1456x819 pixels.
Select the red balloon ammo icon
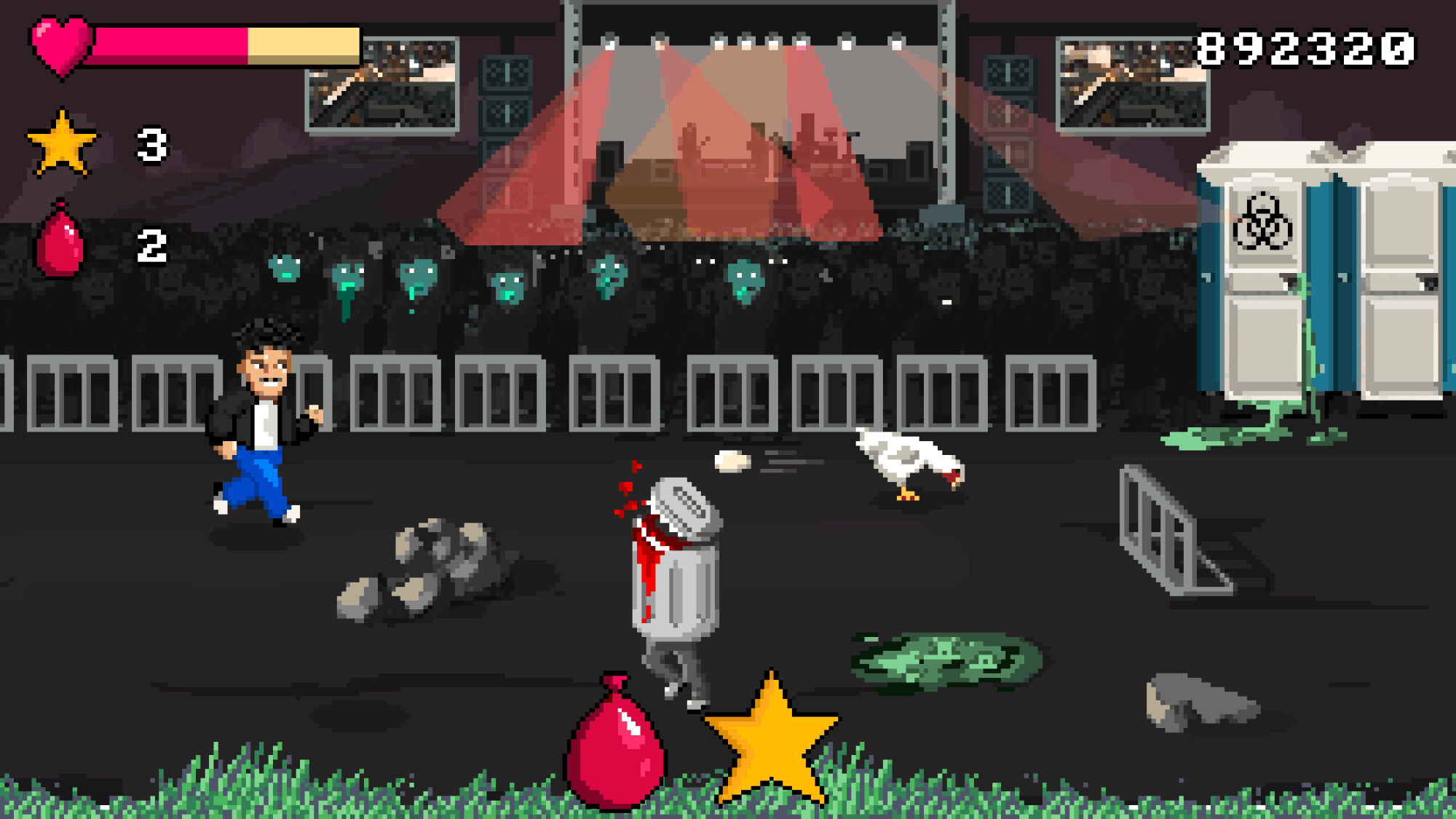[60, 242]
